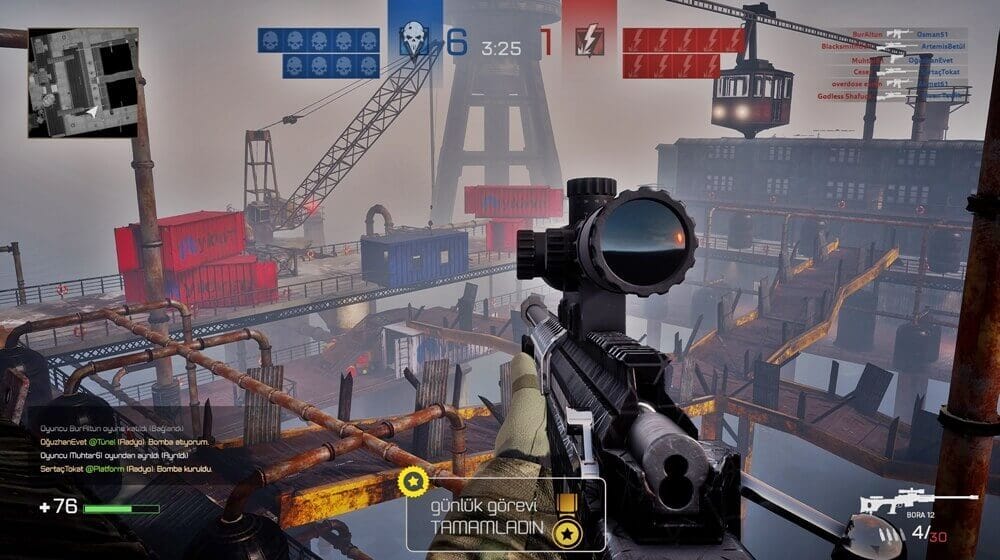
Task: Select the red team lightning emblem
Action: click(x=589, y=42)
